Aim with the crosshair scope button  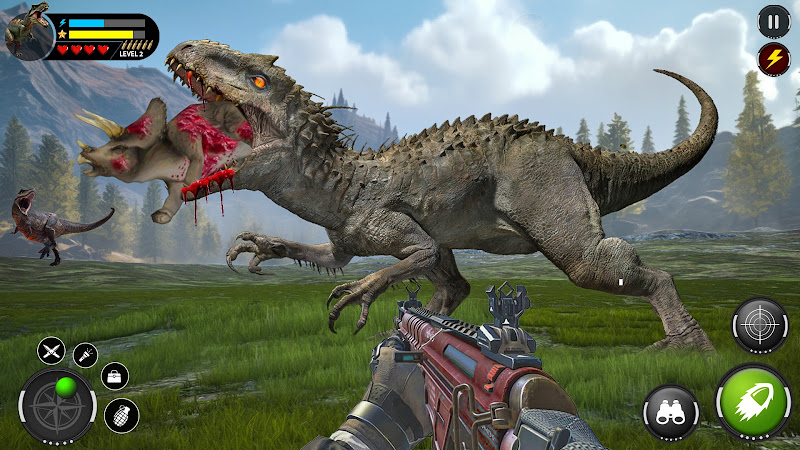click(759, 326)
